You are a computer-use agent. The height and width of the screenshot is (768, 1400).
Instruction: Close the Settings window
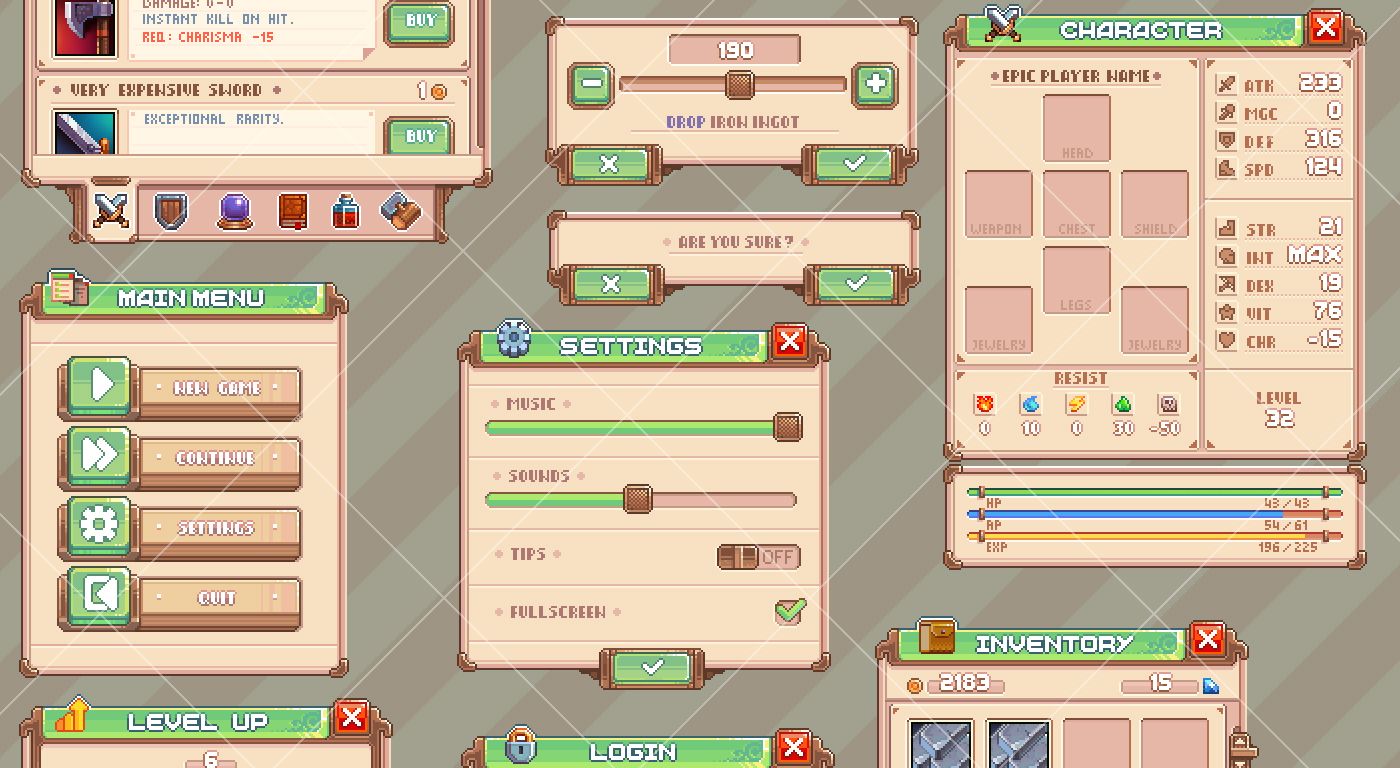click(790, 342)
